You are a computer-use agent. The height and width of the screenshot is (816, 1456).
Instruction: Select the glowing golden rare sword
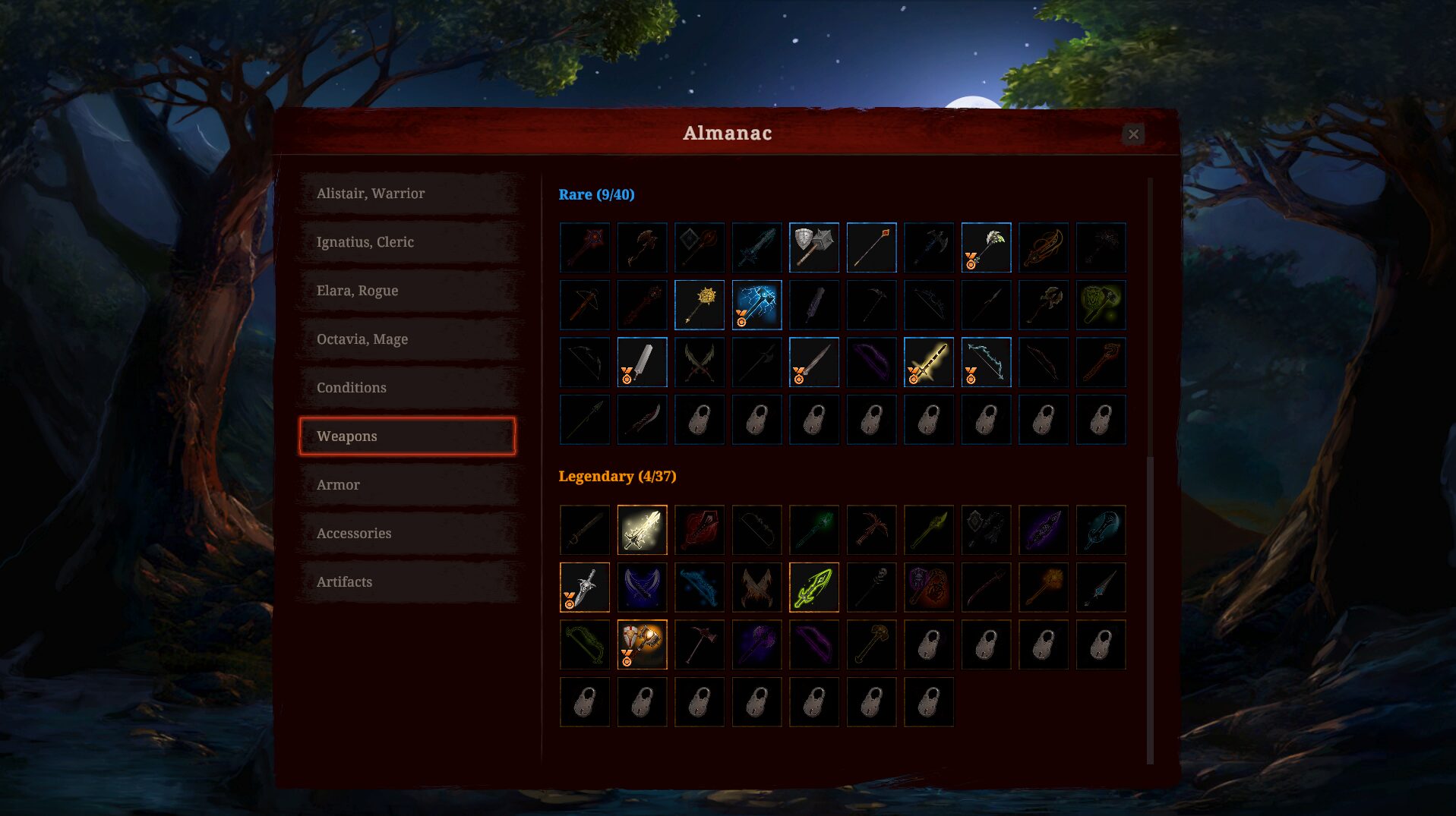[928, 363]
